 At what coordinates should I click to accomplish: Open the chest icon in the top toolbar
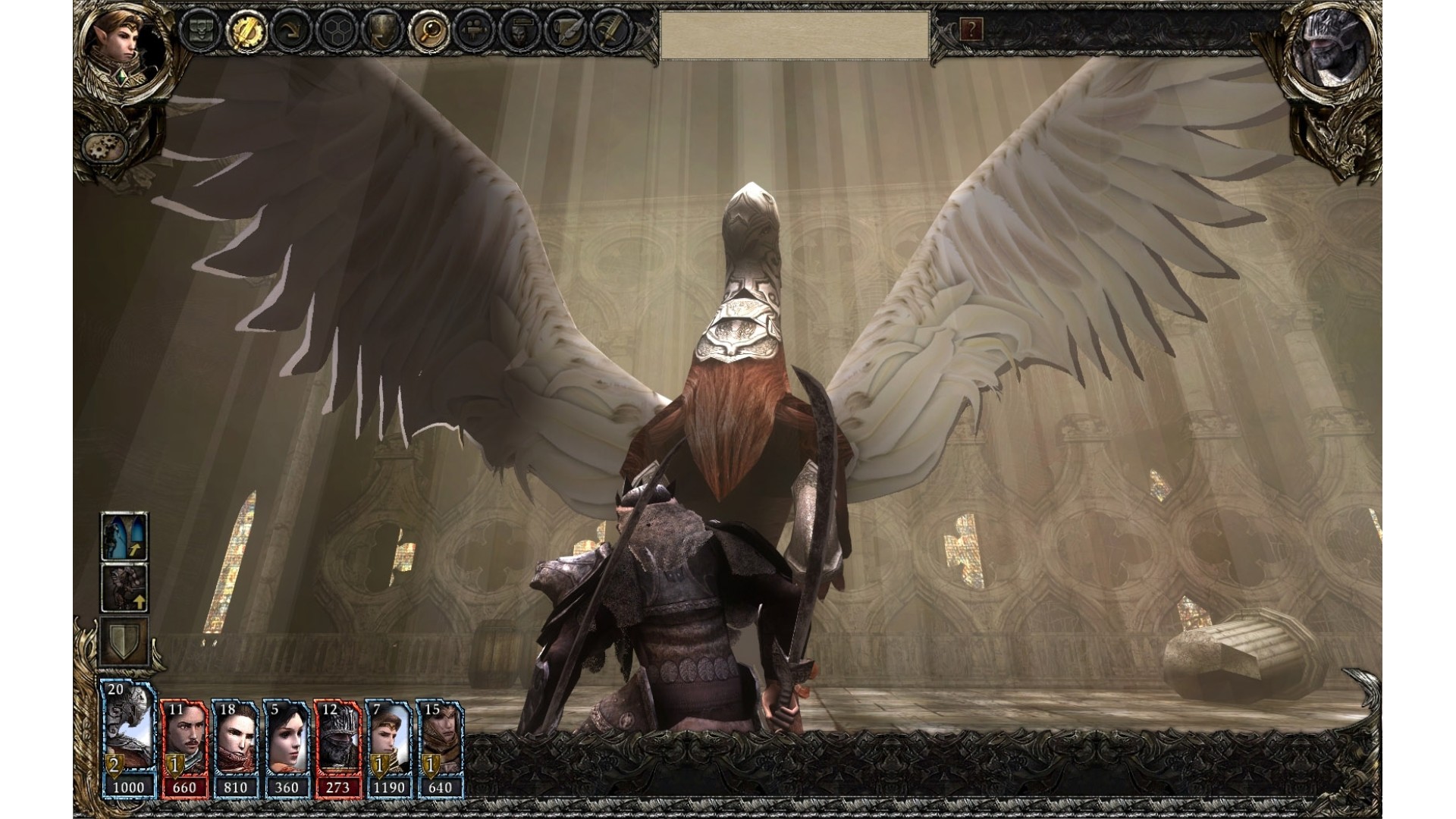coord(200,30)
